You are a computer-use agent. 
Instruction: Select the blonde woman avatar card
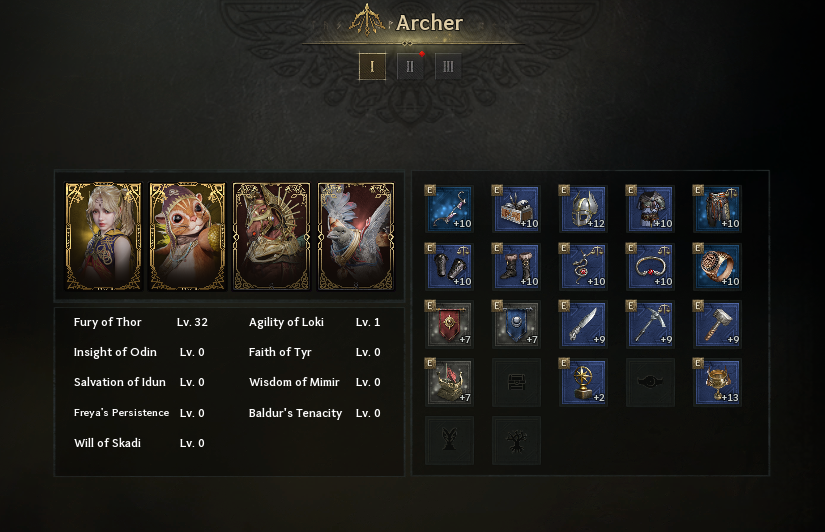pos(104,237)
